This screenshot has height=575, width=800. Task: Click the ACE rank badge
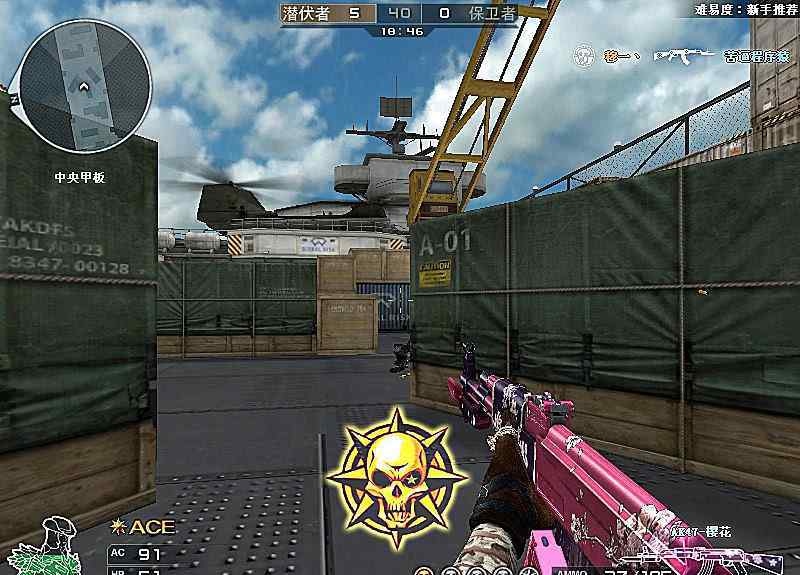tap(135, 527)
